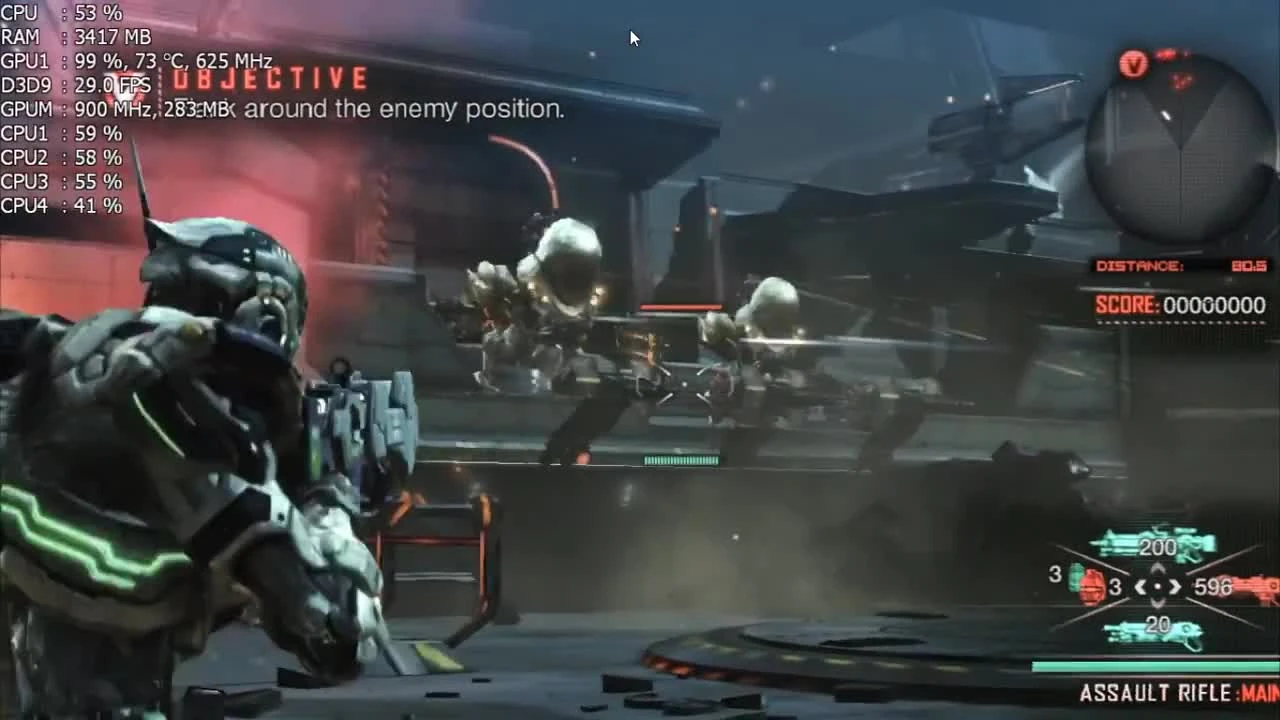1280x720 pixels.
Task: Click the D3D9 29.0 FPS readout in the overlay
Action: (x=75, y=85)
